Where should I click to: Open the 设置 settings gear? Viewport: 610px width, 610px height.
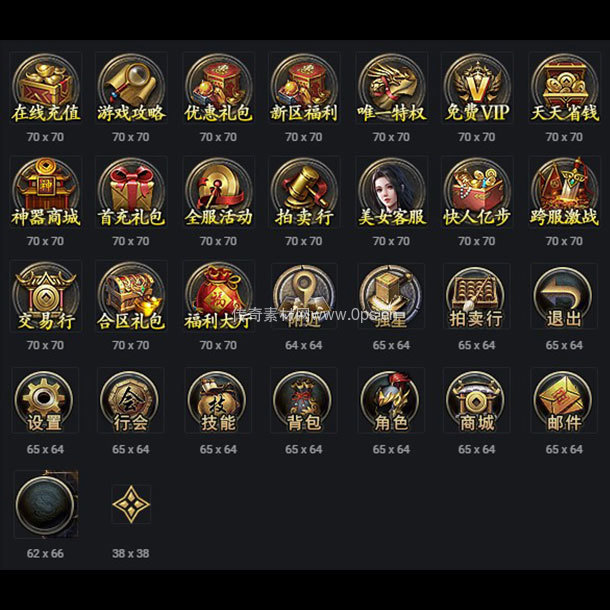point(44,401)
